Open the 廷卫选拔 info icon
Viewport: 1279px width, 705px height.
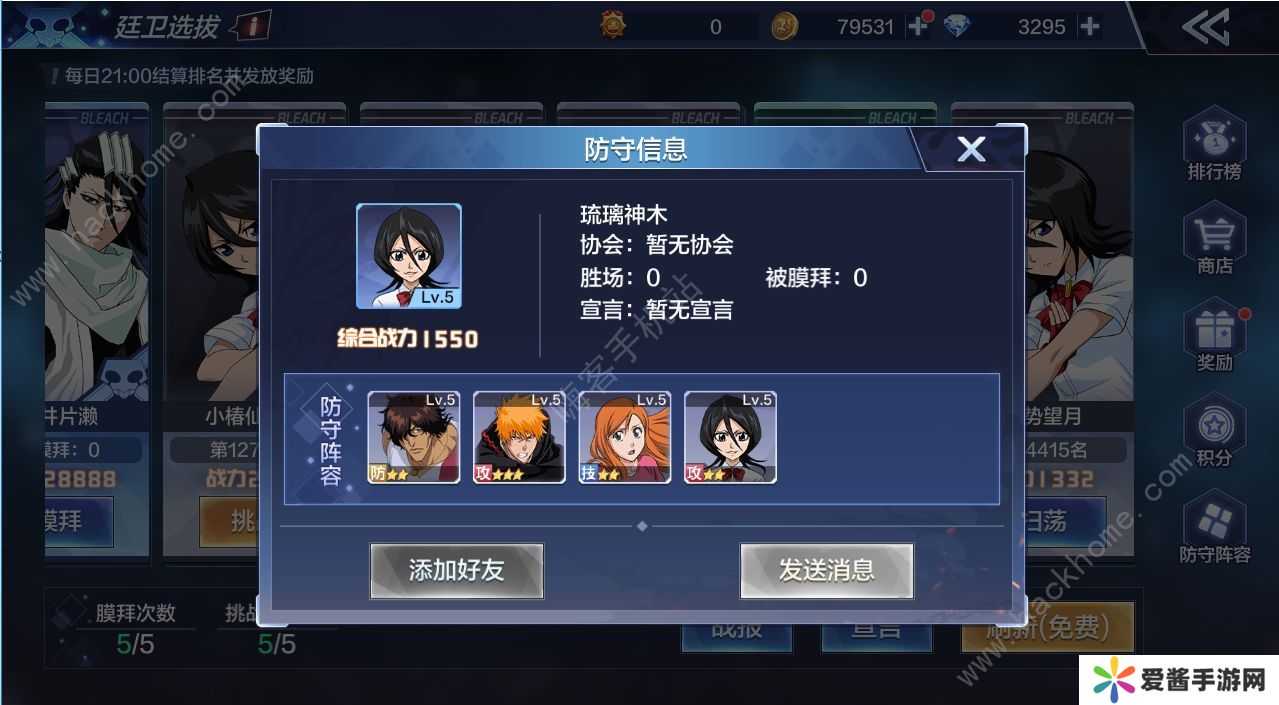coord(254,27)
